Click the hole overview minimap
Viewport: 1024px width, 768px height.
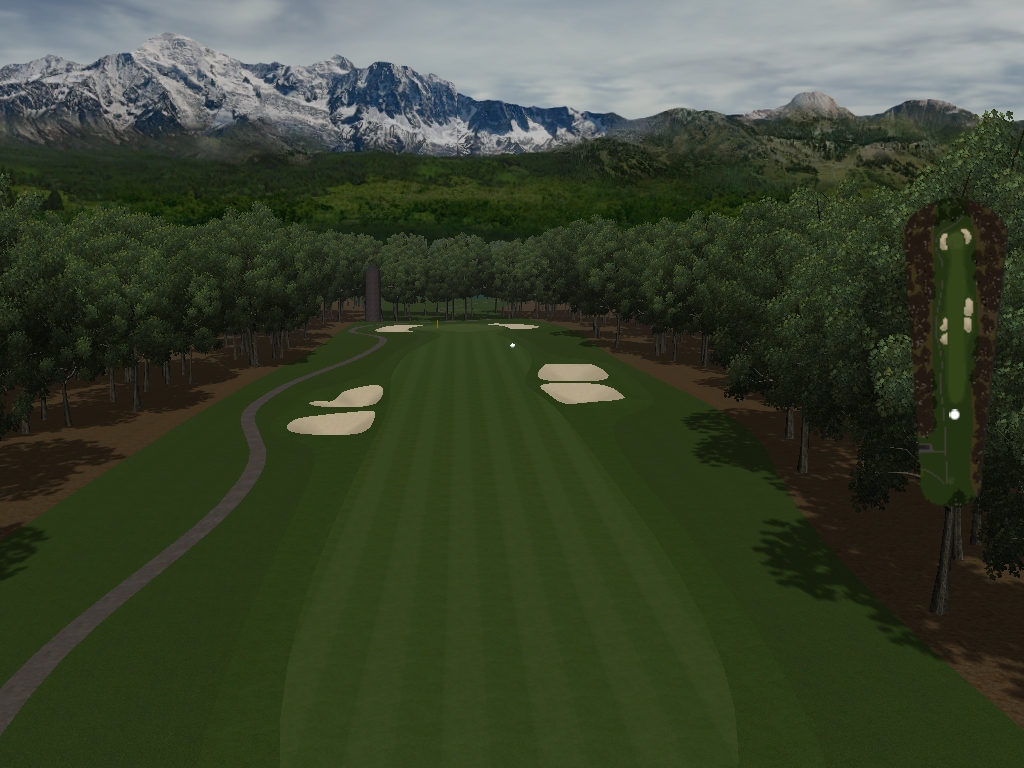point(955,350)
